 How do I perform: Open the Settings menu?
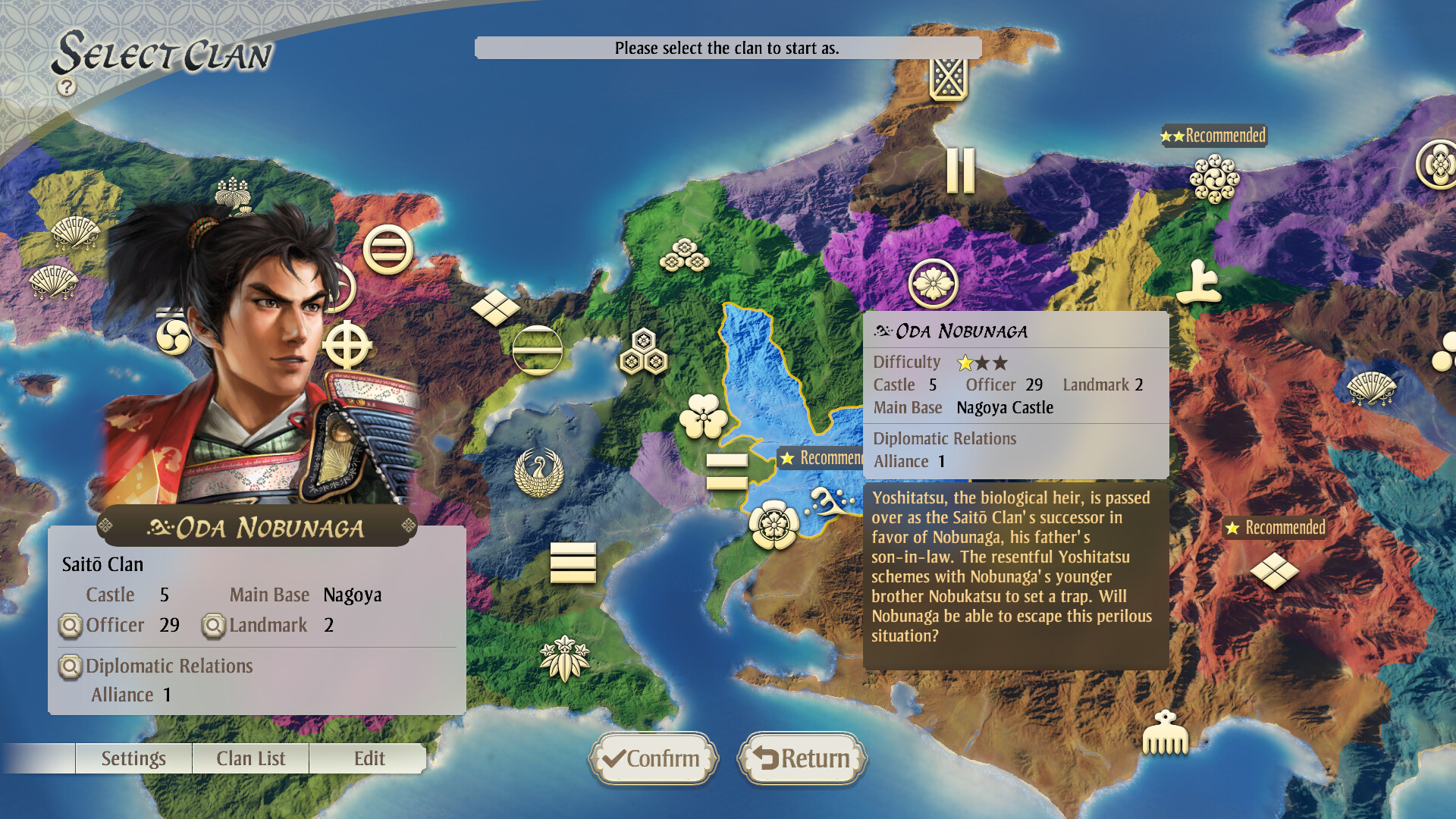[x=133, y=758]
